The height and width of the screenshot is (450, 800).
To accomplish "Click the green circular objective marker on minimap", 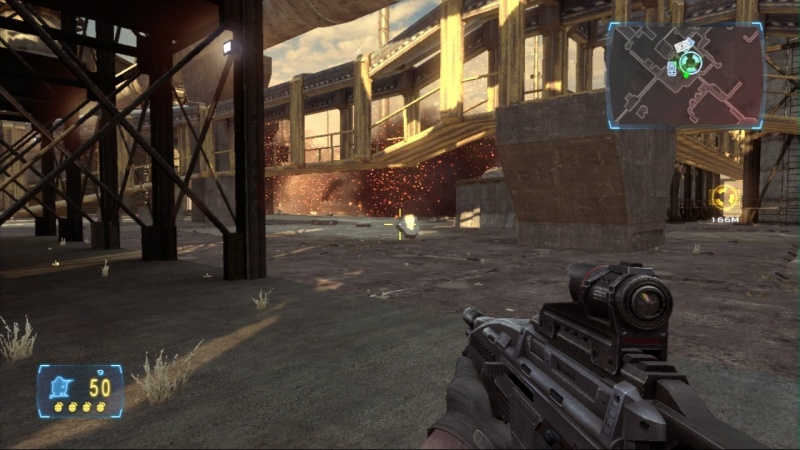I will (687, 64).
